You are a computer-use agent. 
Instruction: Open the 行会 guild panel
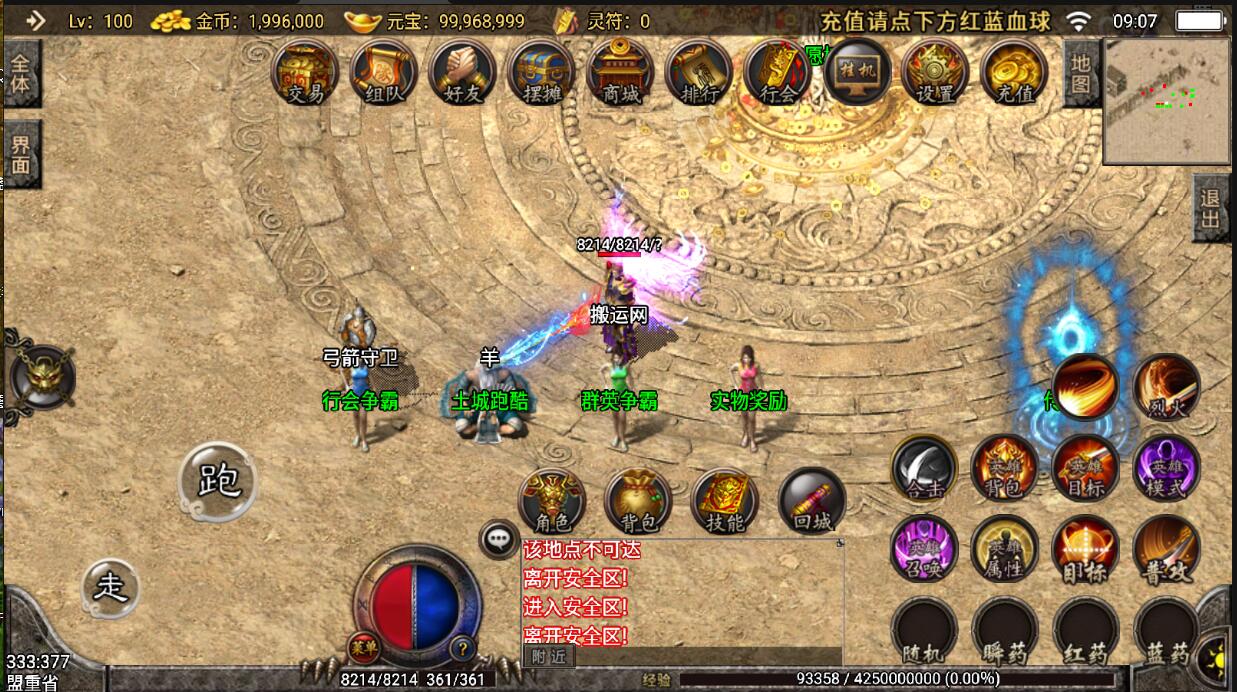pyautogui.click(x=778, y=72)
